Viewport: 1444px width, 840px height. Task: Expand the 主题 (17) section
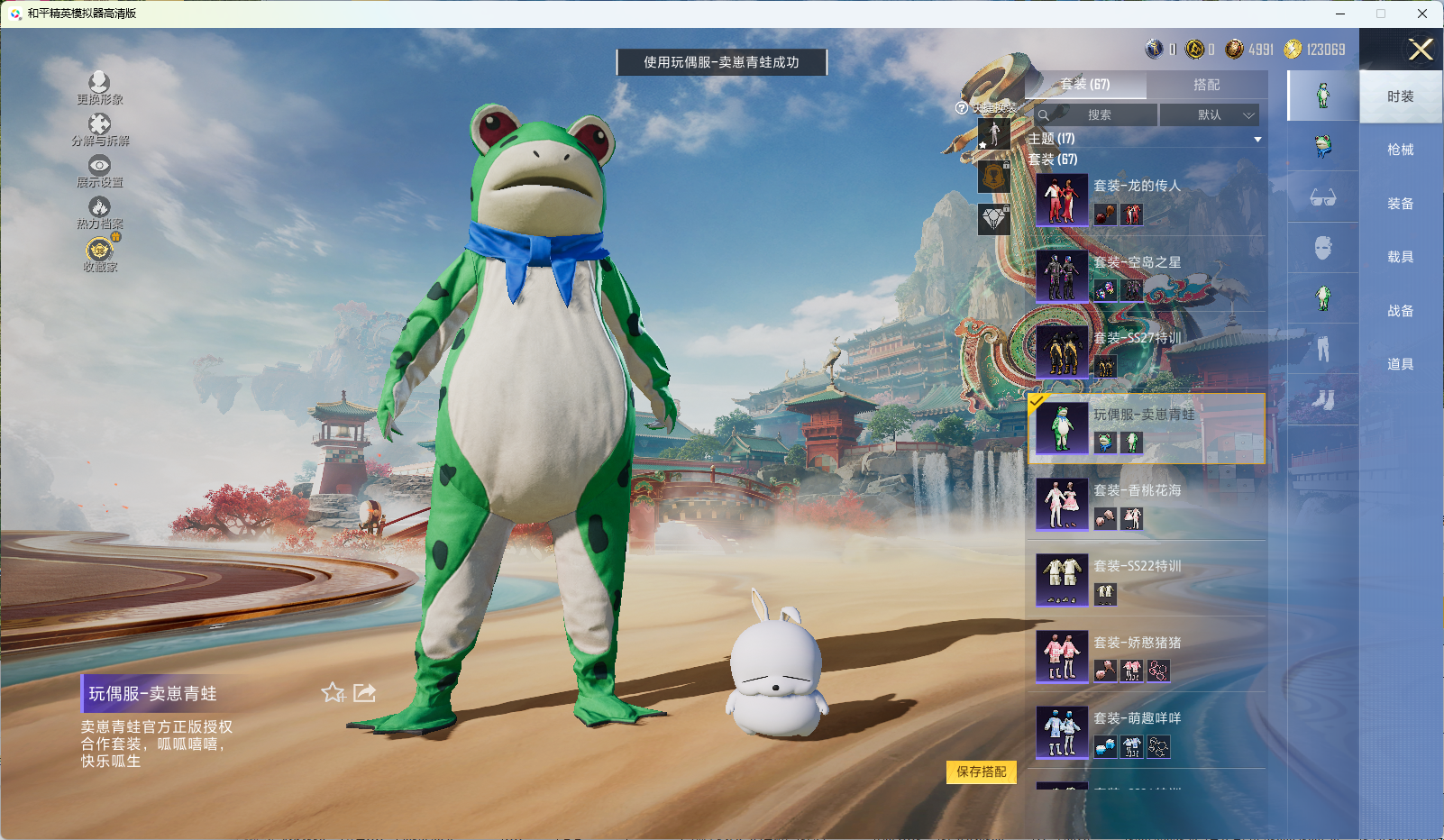click(x=1257, y=139)
